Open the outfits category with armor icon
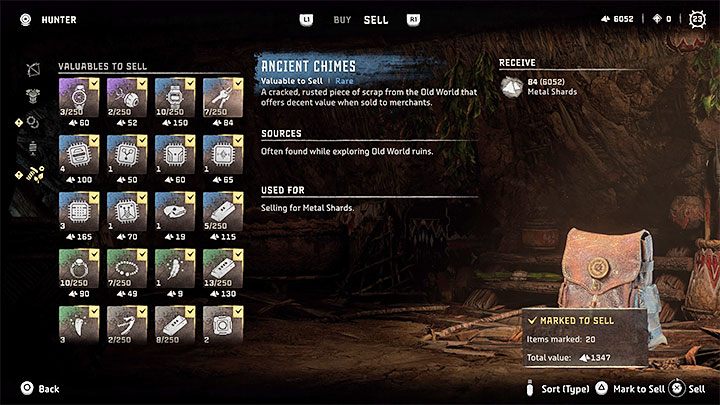720x405 pixels. pos(33,95)
